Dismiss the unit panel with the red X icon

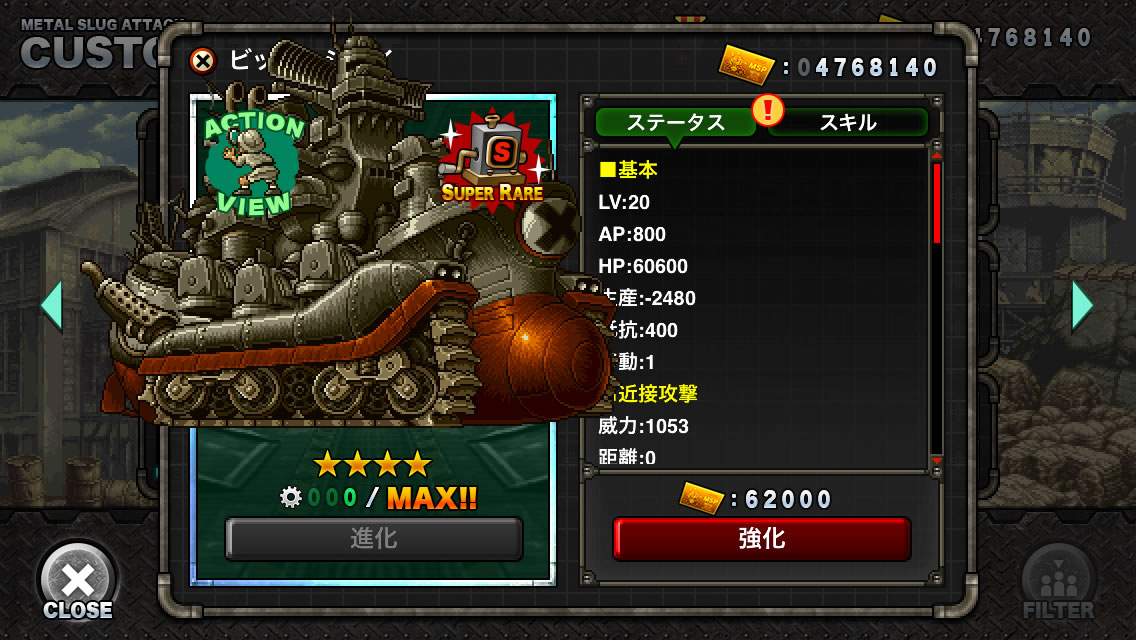203,61
